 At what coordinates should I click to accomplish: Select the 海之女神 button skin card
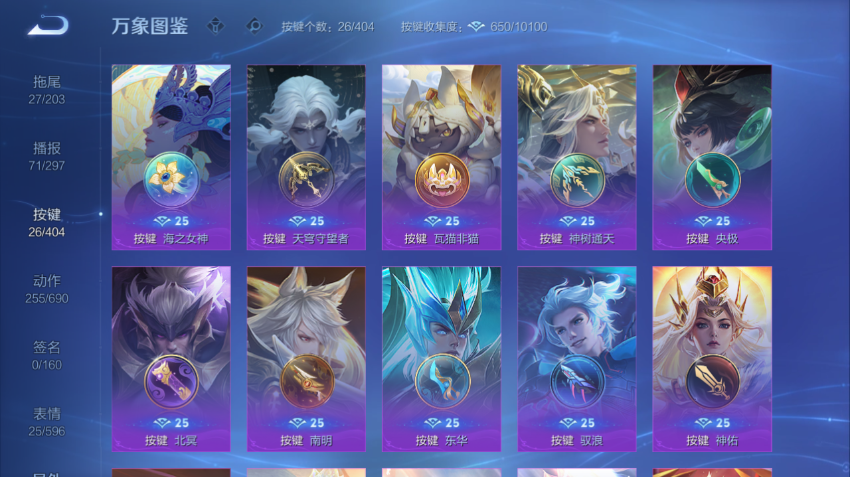pyautogui.click(x=171, y=157)
